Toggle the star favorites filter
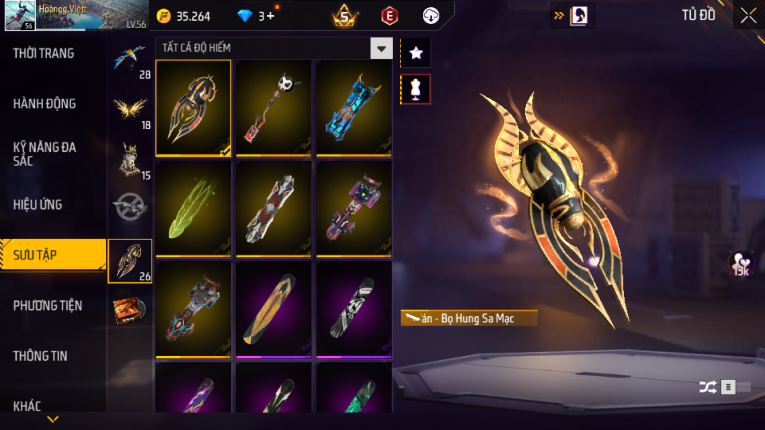The width and height of the screenshot is (765, 430). coord(415,52)
